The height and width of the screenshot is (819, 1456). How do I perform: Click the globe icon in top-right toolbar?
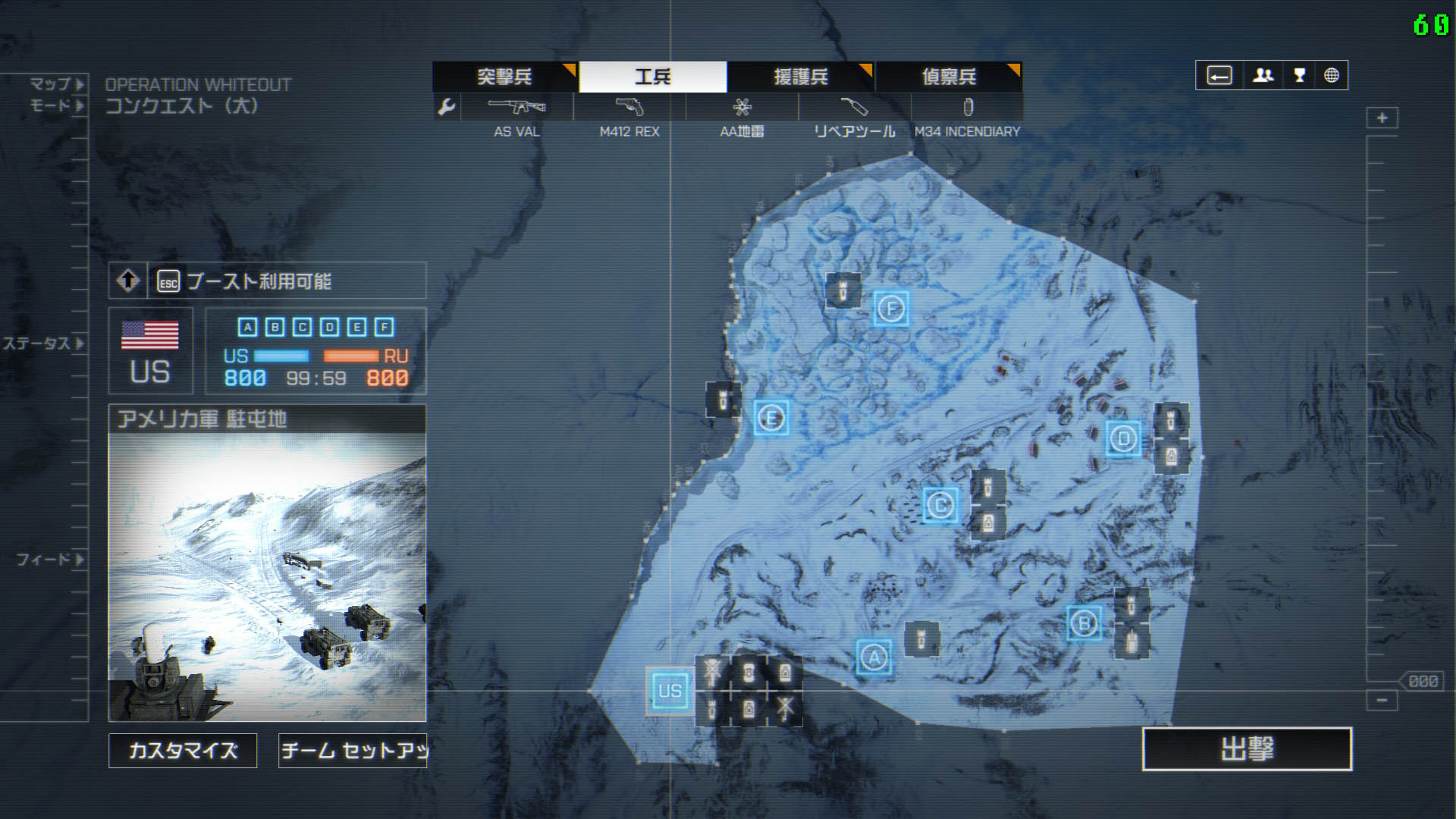coord(1332,76)
